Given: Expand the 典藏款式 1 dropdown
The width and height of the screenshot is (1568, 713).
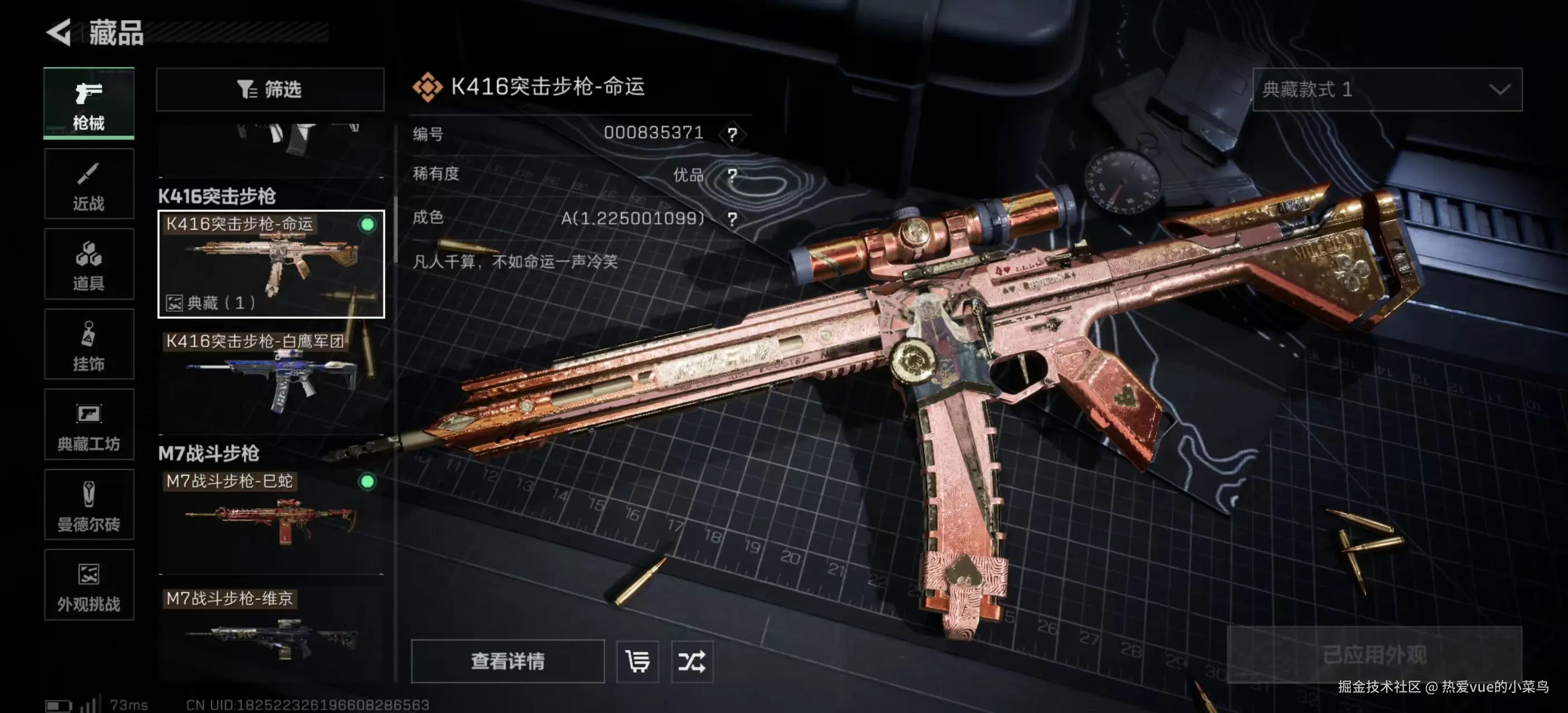Looking at the screenshot, I should pyautogui.click(x=1386, y=90).
